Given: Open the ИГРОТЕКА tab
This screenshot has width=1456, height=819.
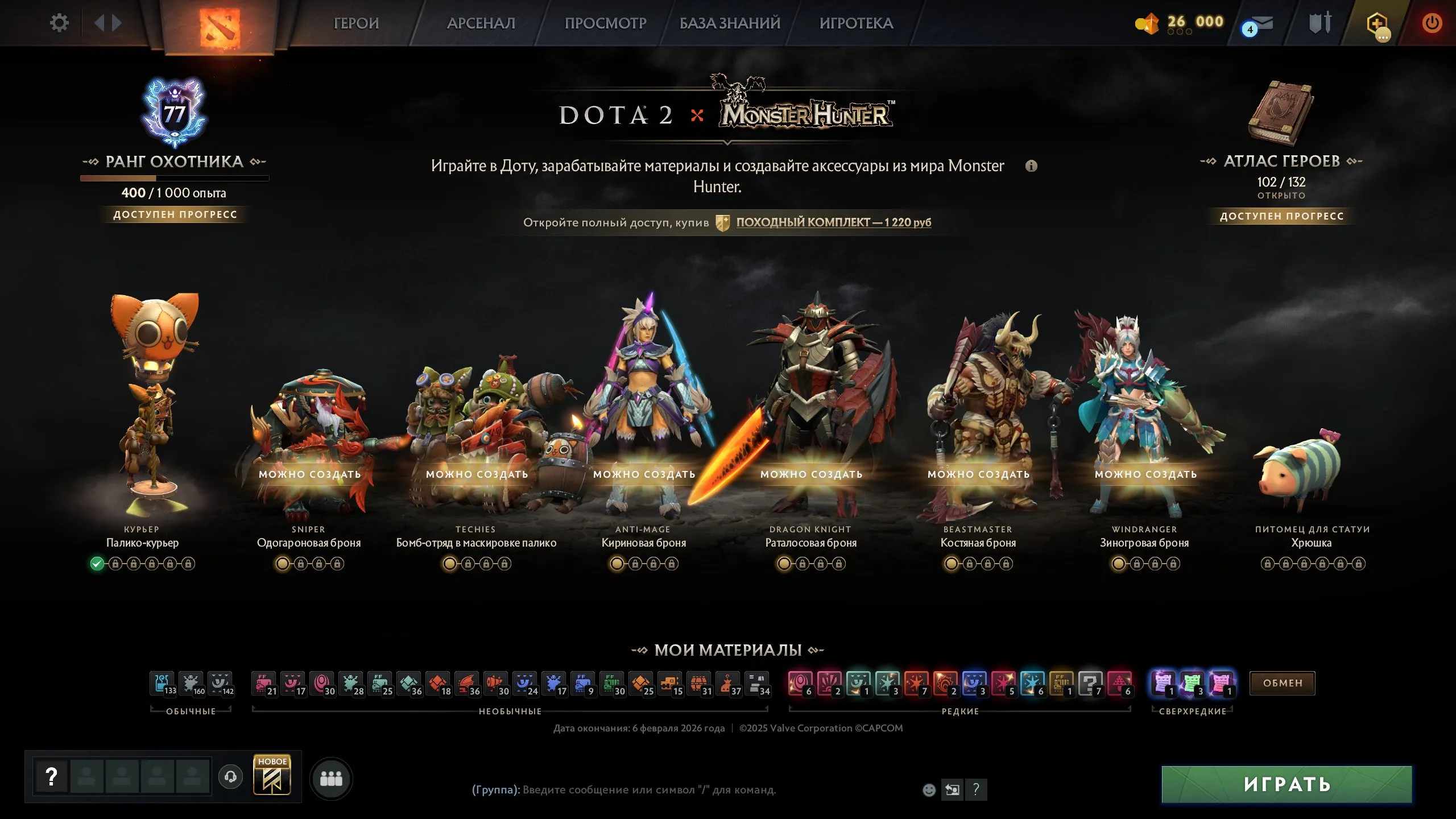Looking at the screenshot, I should [857, 24].
